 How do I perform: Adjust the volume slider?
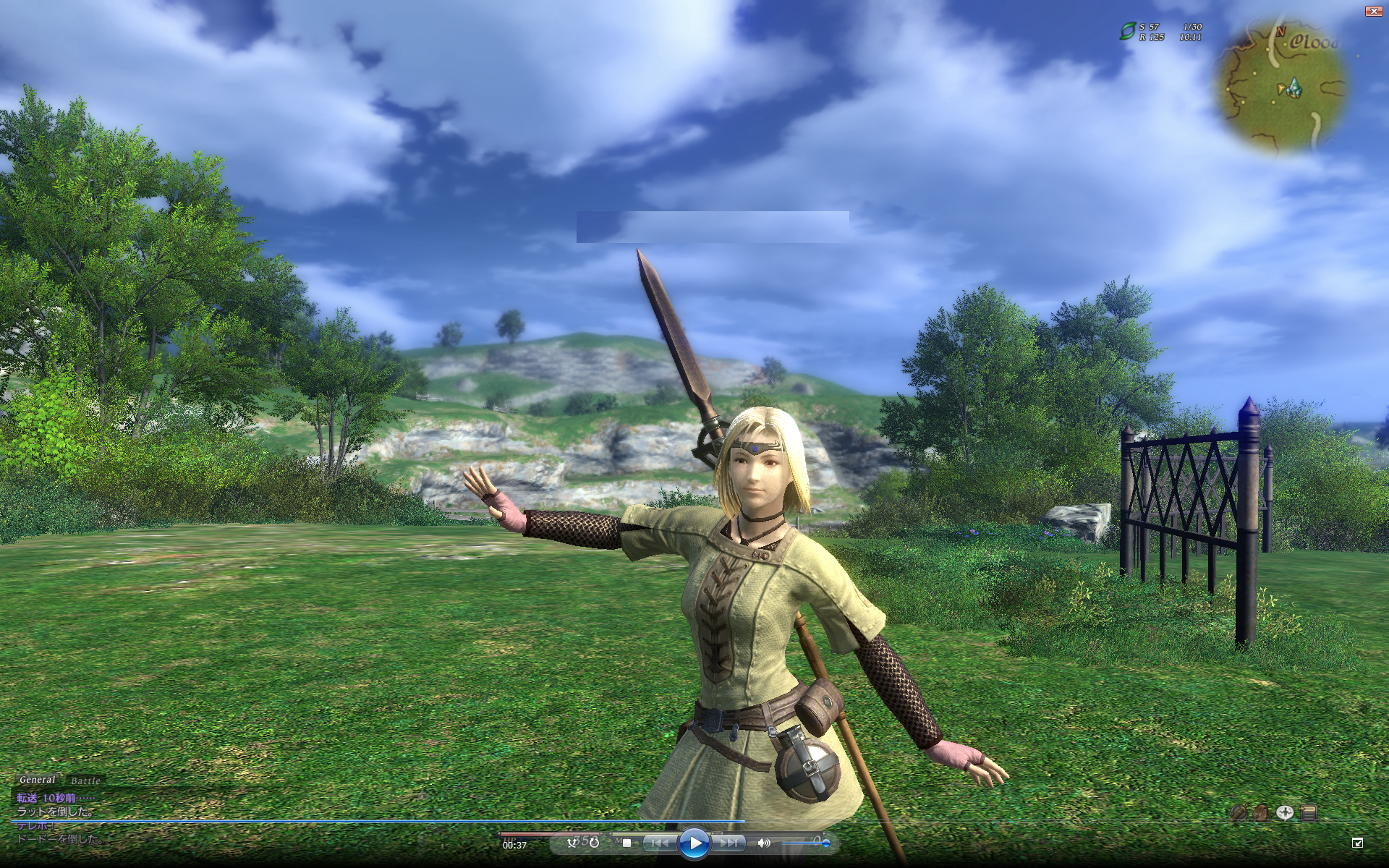804,843
